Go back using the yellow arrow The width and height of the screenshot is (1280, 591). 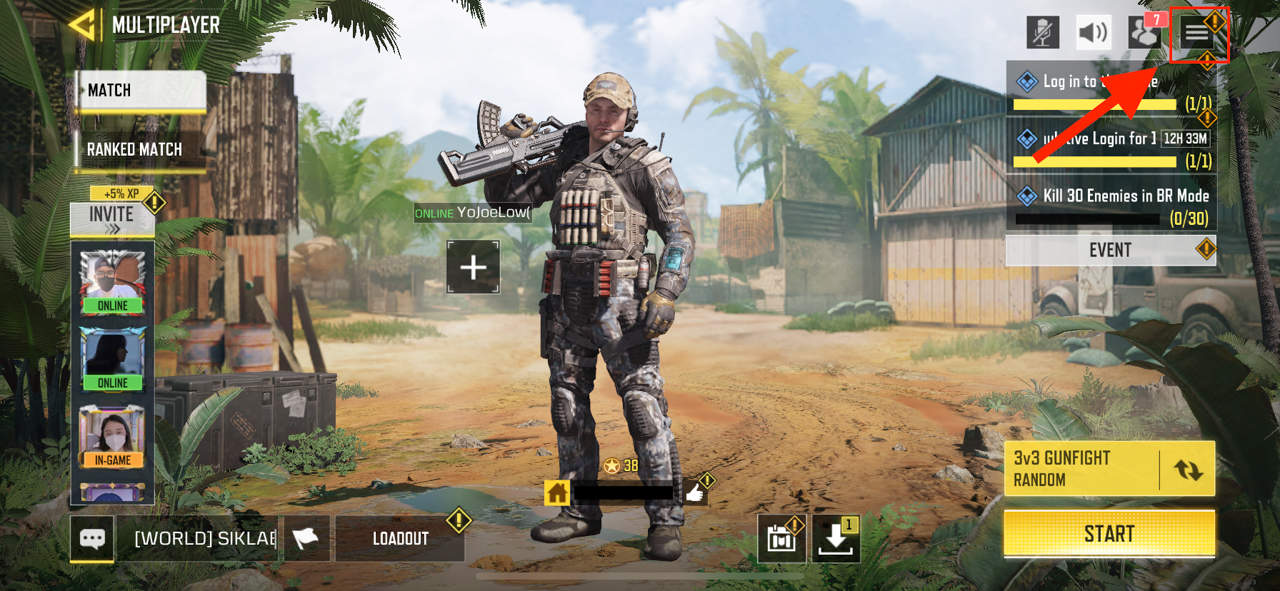[x=82, y=25]
